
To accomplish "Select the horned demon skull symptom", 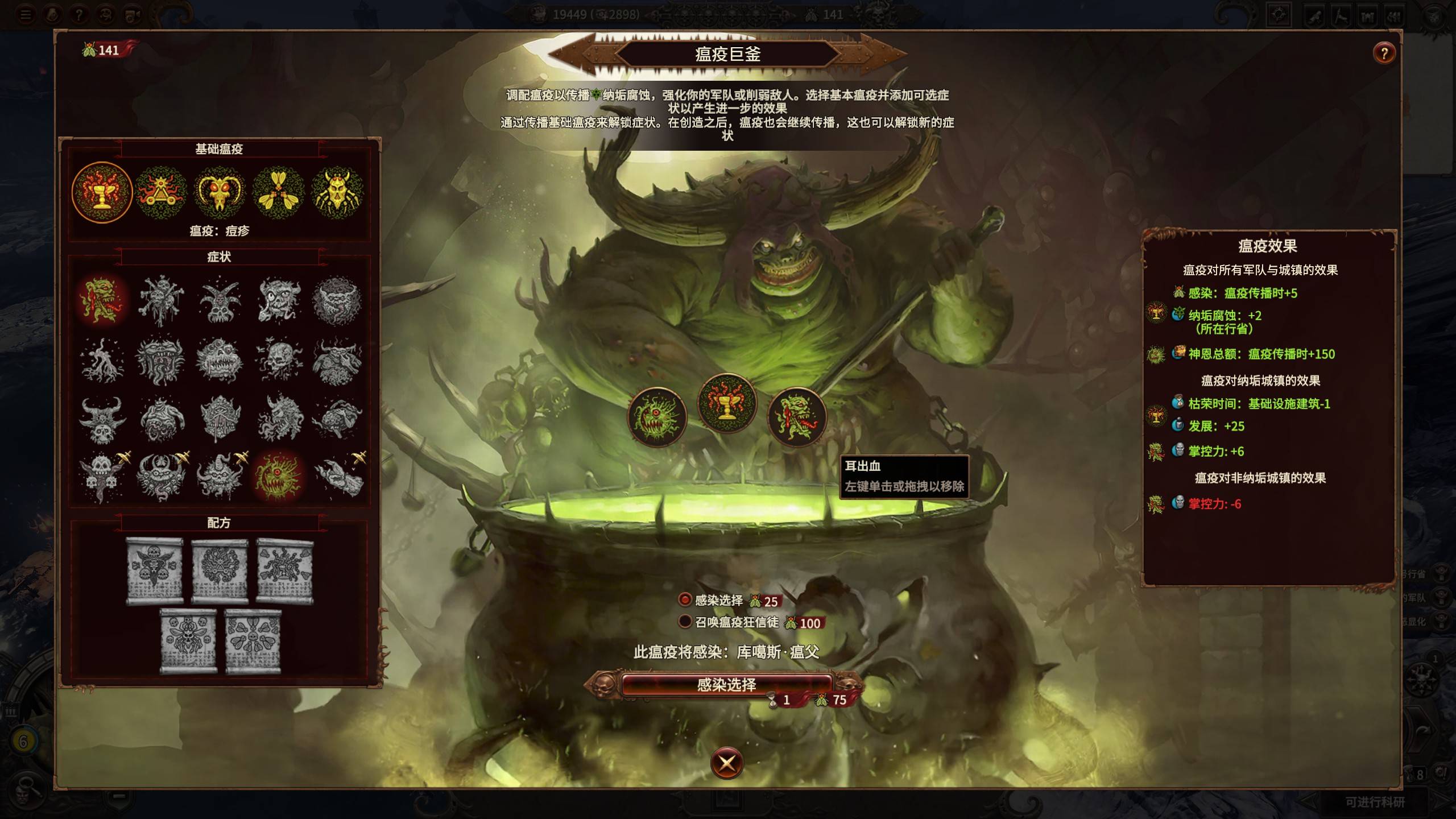I will [x=102, y=420].
